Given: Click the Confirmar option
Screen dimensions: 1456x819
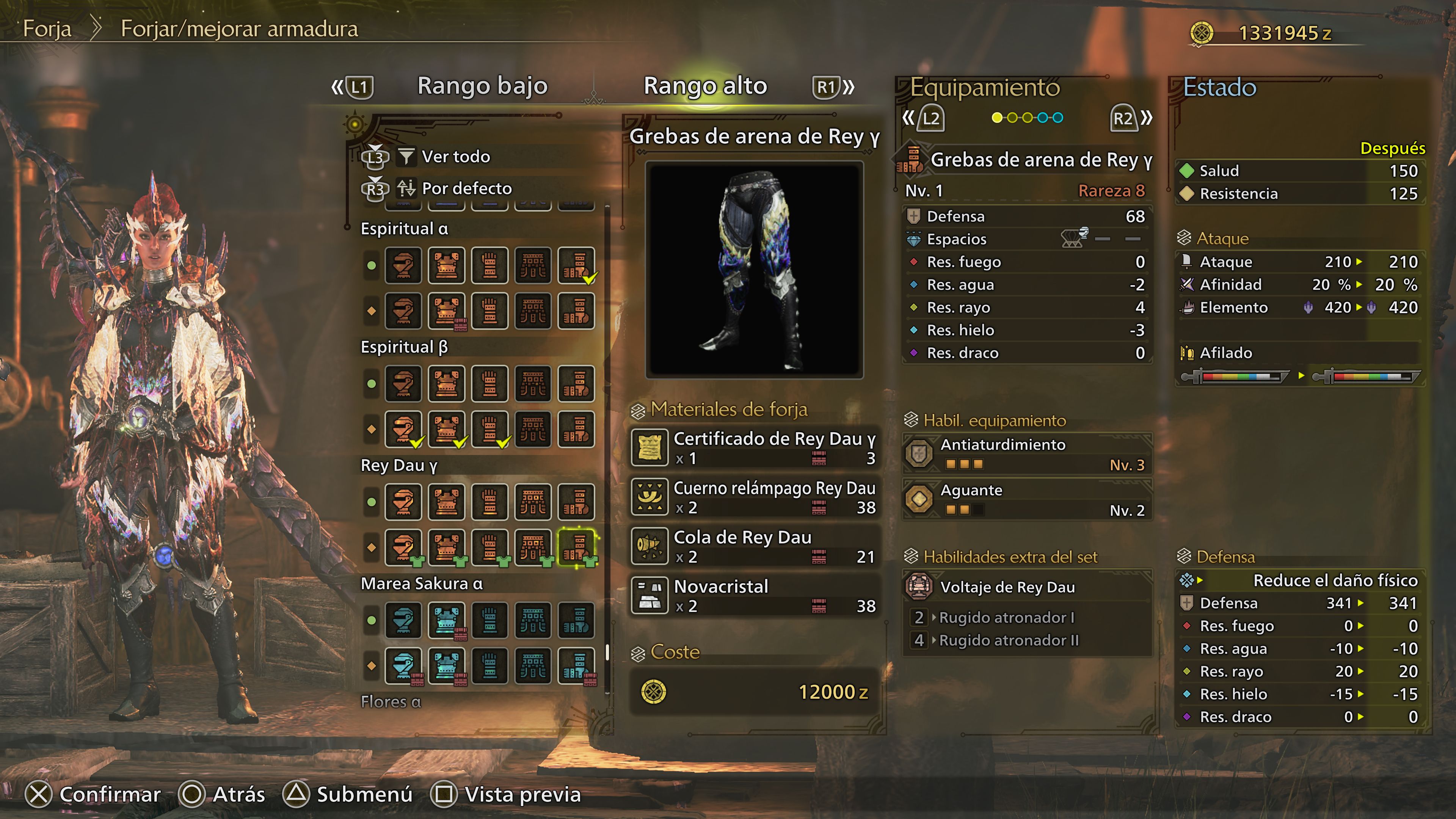Looking at the screenshot, I should pyautogui.click(x=94, y=794).
